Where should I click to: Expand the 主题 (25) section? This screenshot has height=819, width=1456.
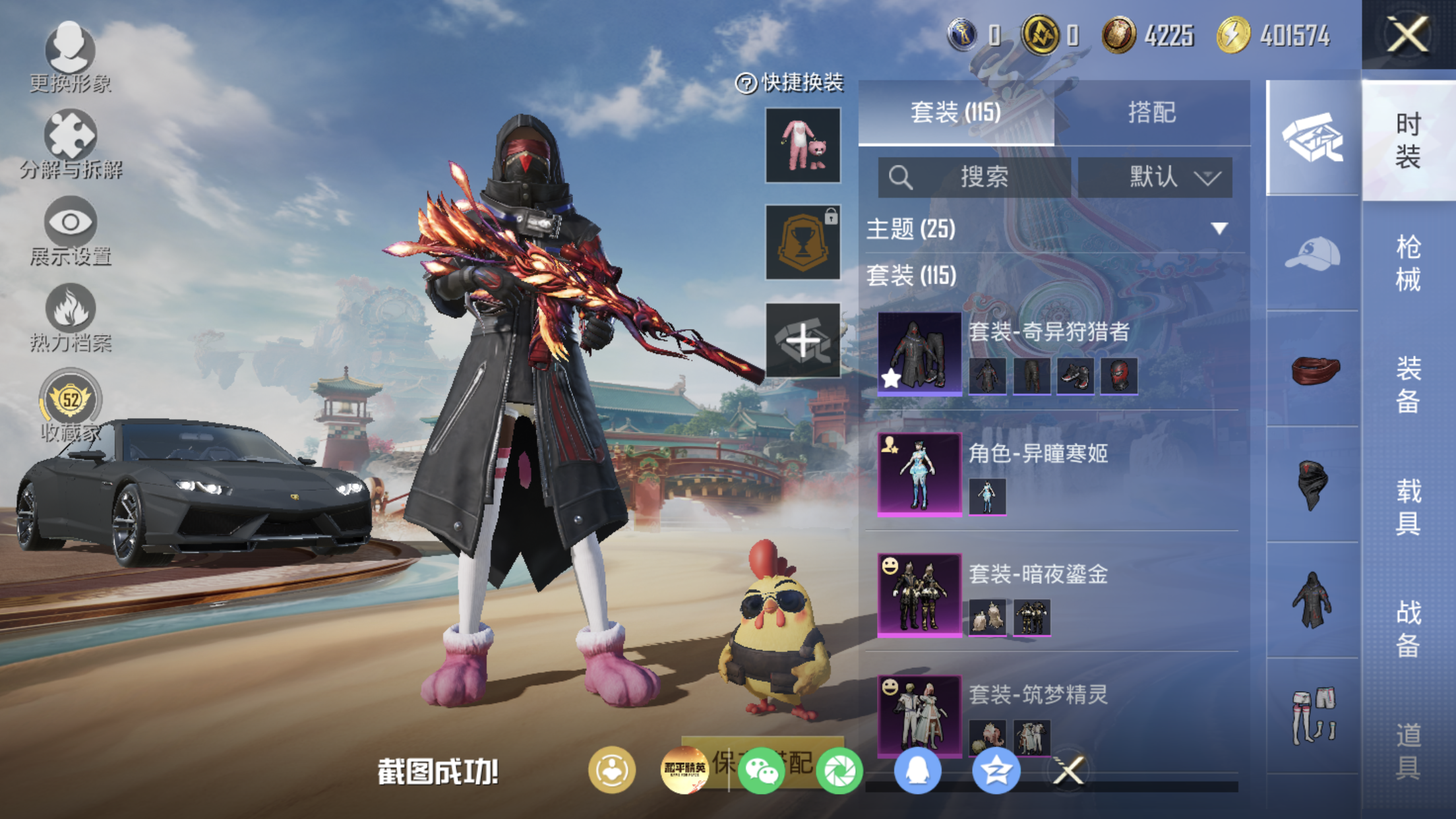(x=1219, y=229)
